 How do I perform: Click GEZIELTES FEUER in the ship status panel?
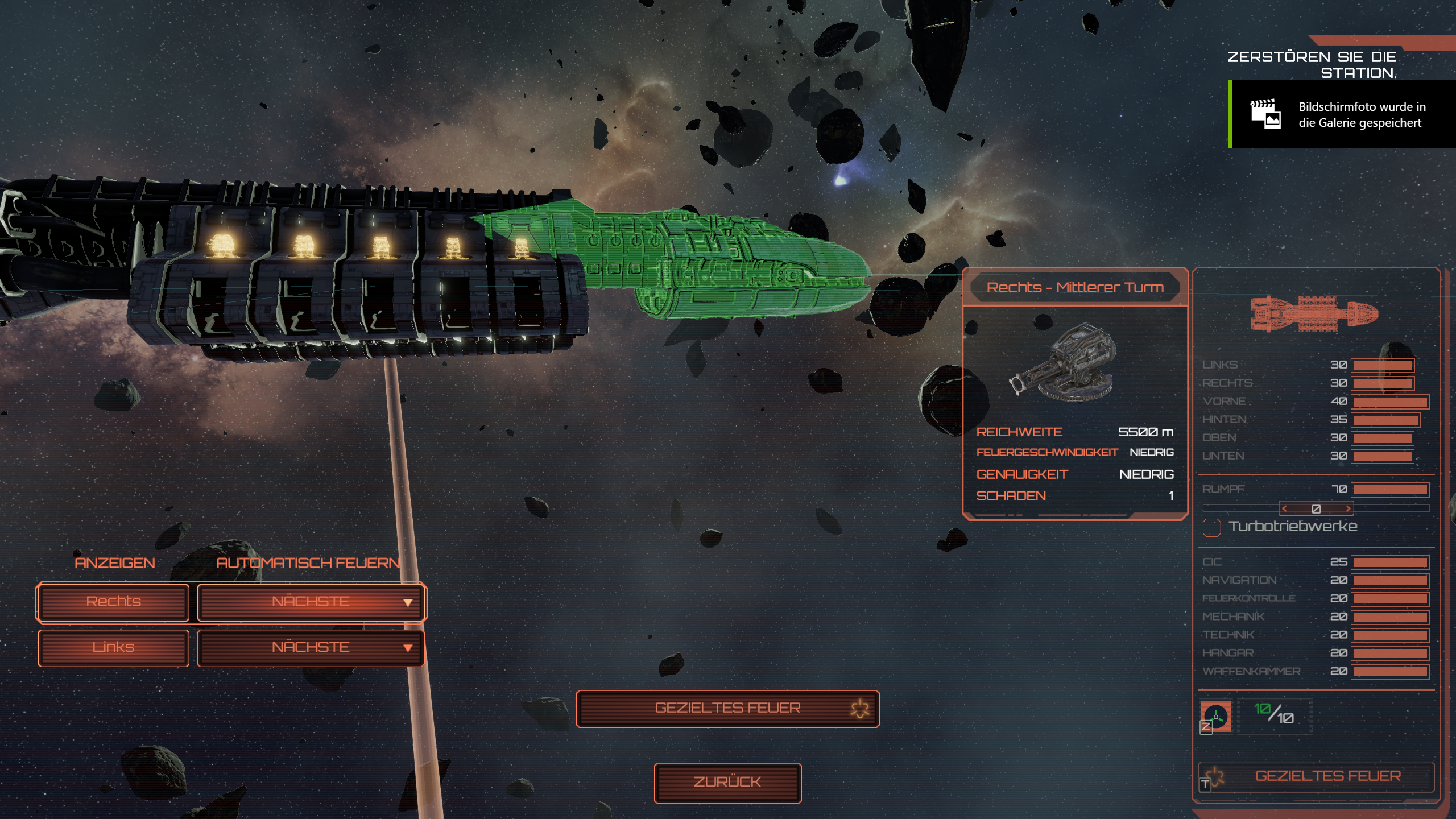coord(1327,776)
